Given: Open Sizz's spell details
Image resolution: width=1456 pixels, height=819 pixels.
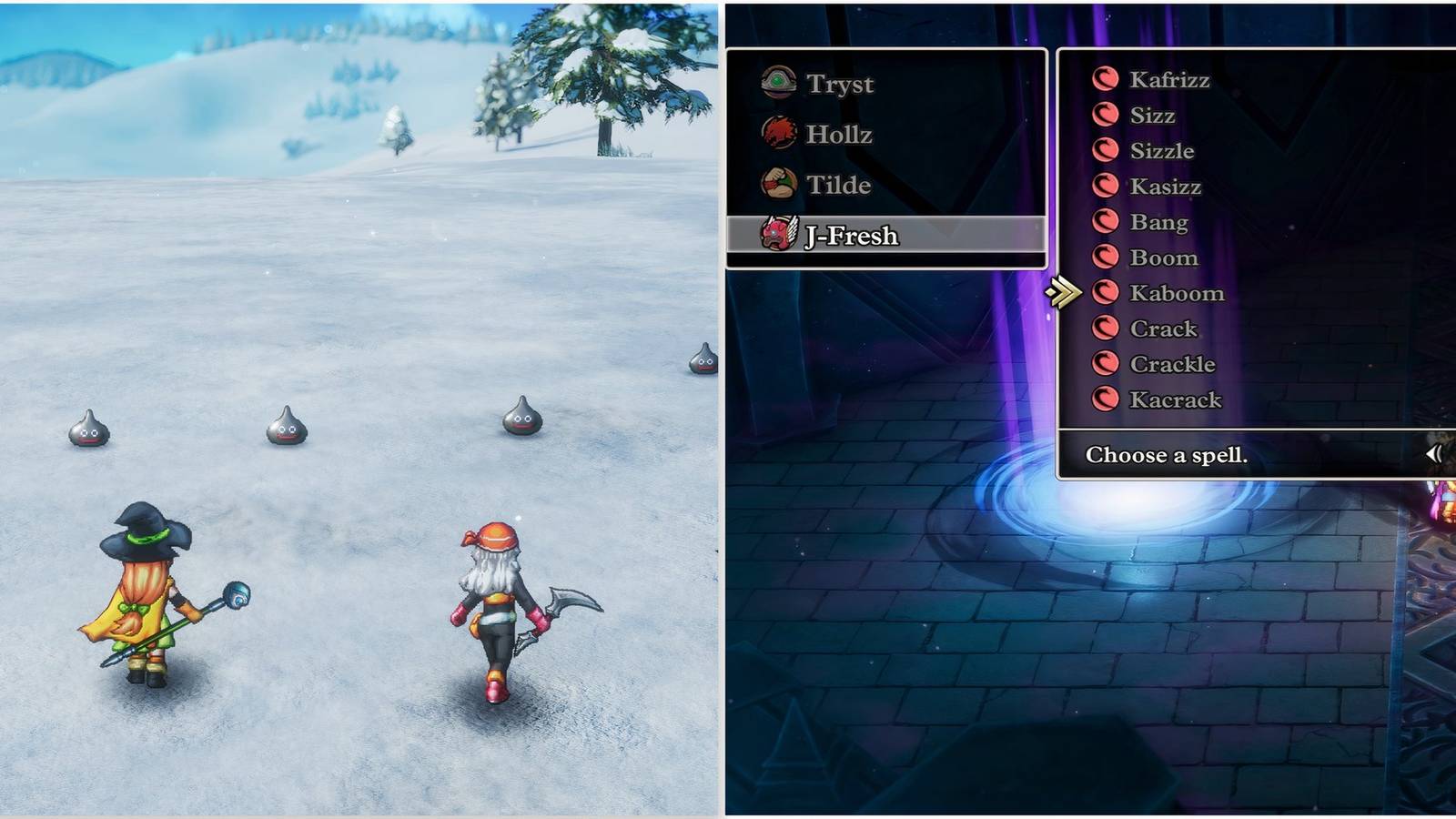Looking at the screenshot, I should [1153, 116].
